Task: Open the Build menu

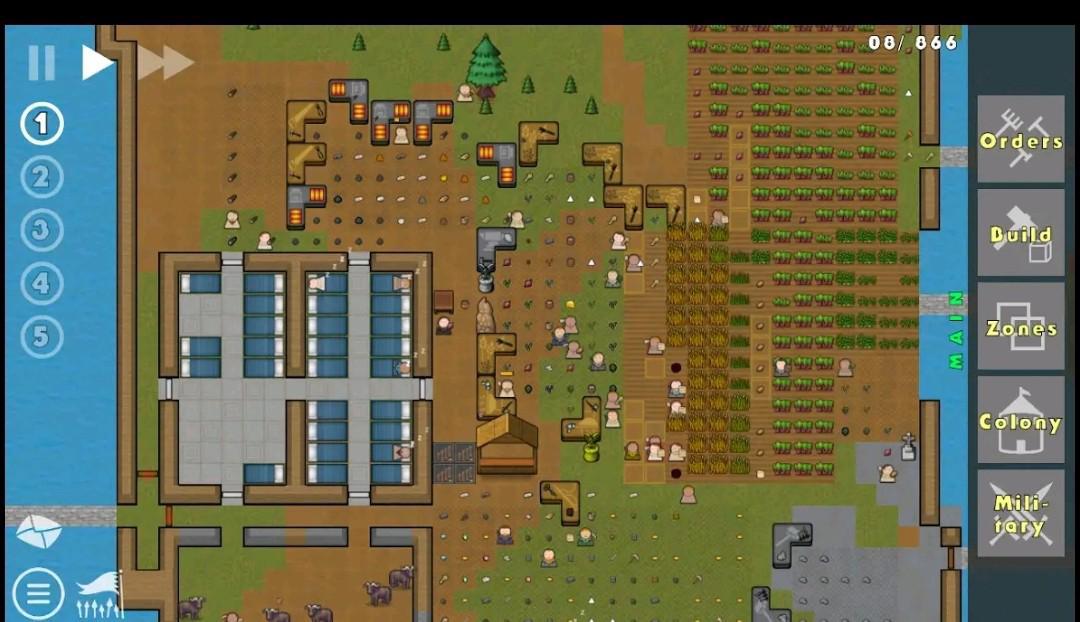Action: pos(1020,233)
